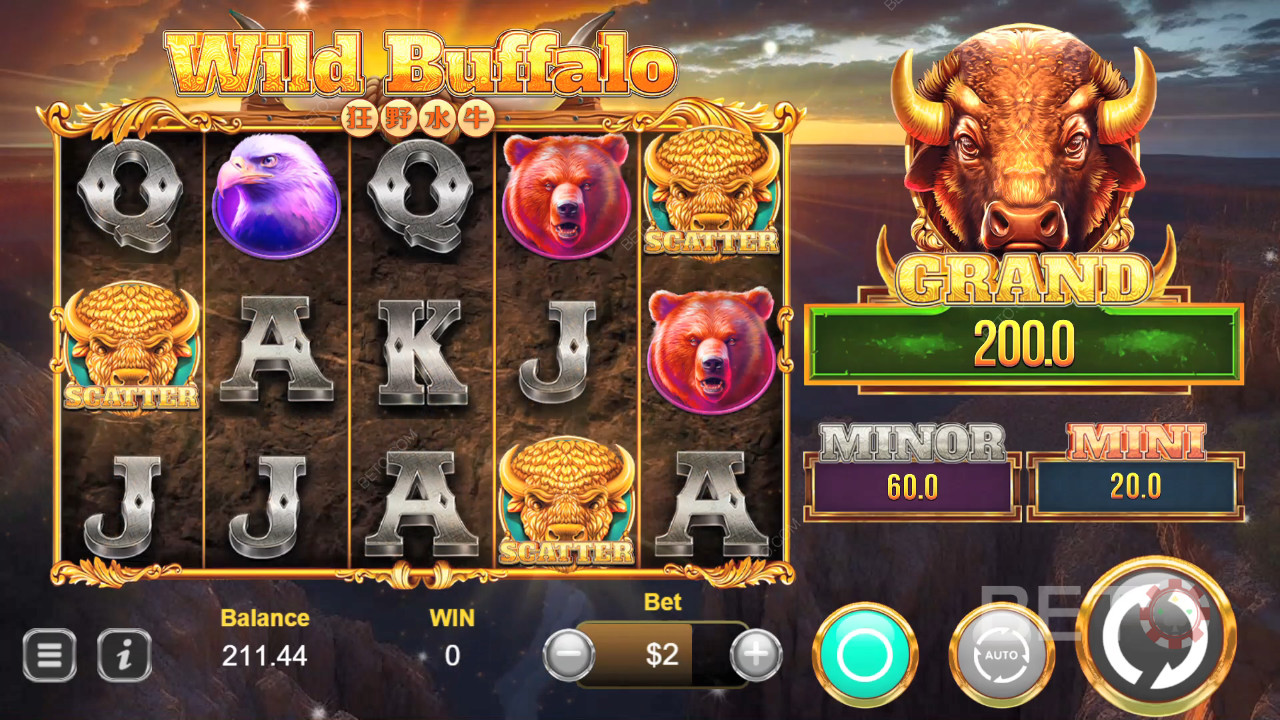Show the game info paytable
This screenshot has height=720, width=1280.
(x=124, y=655)
